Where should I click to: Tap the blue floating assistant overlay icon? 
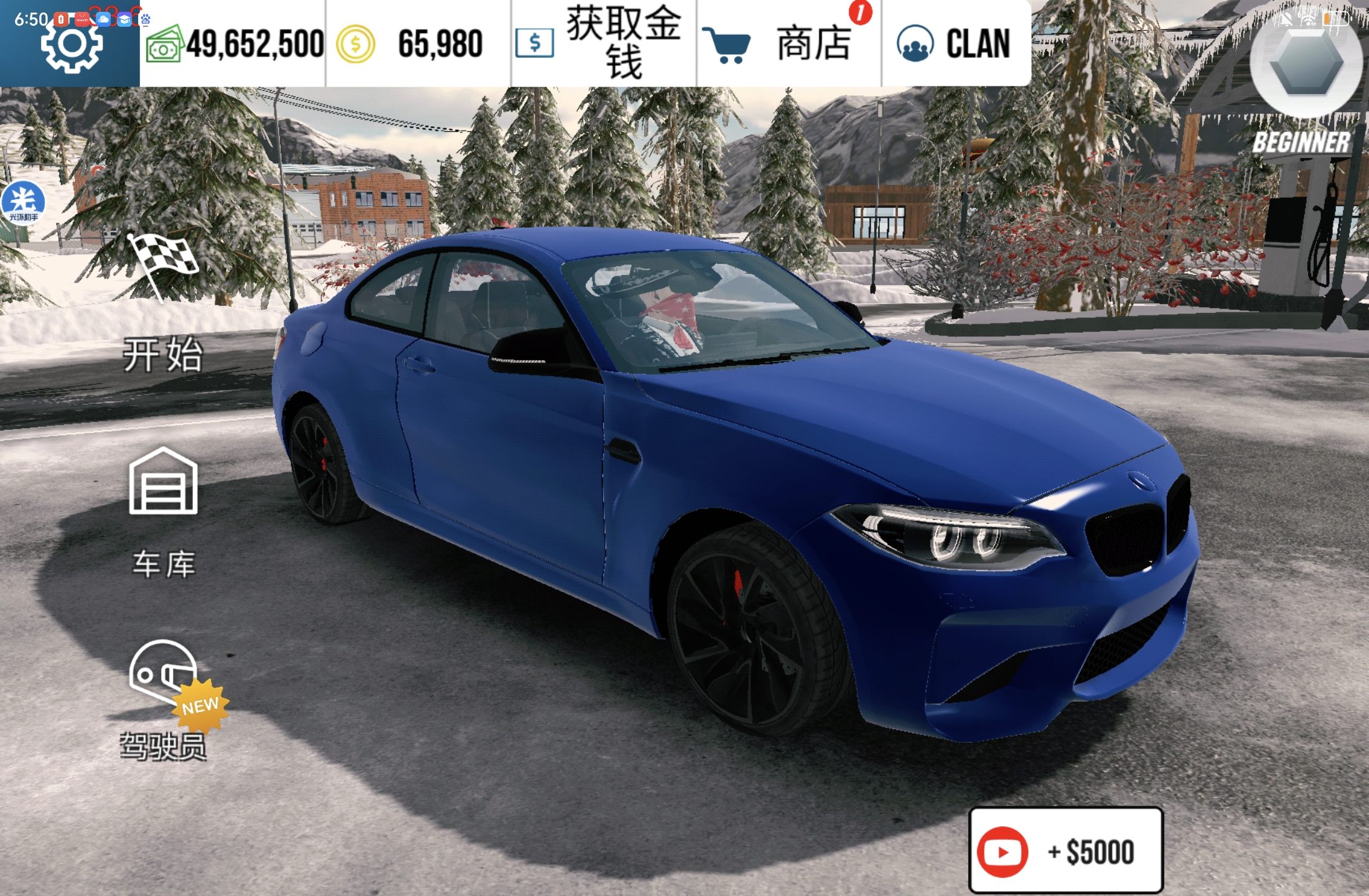(23, 202)
